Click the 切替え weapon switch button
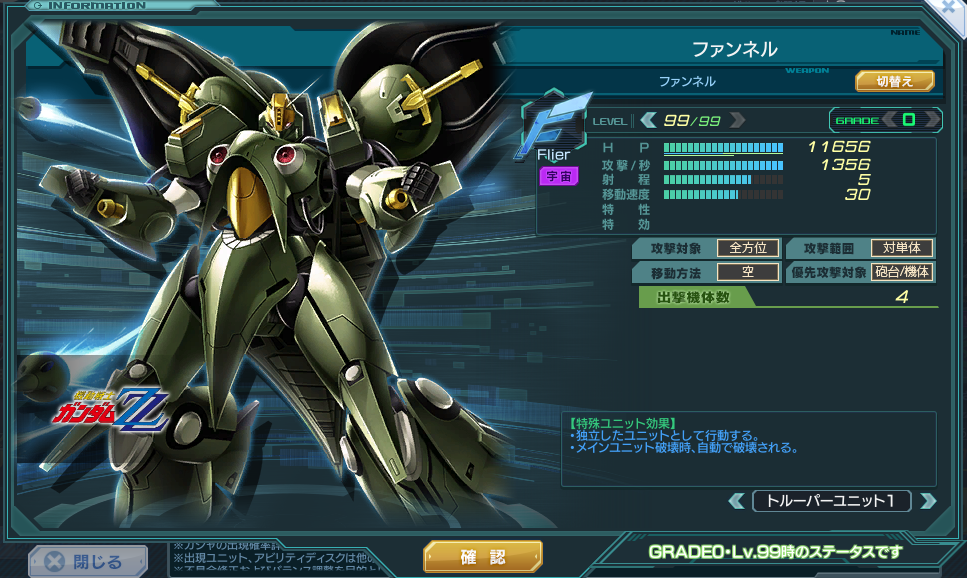Screen dimensions: 967x578 894,81
